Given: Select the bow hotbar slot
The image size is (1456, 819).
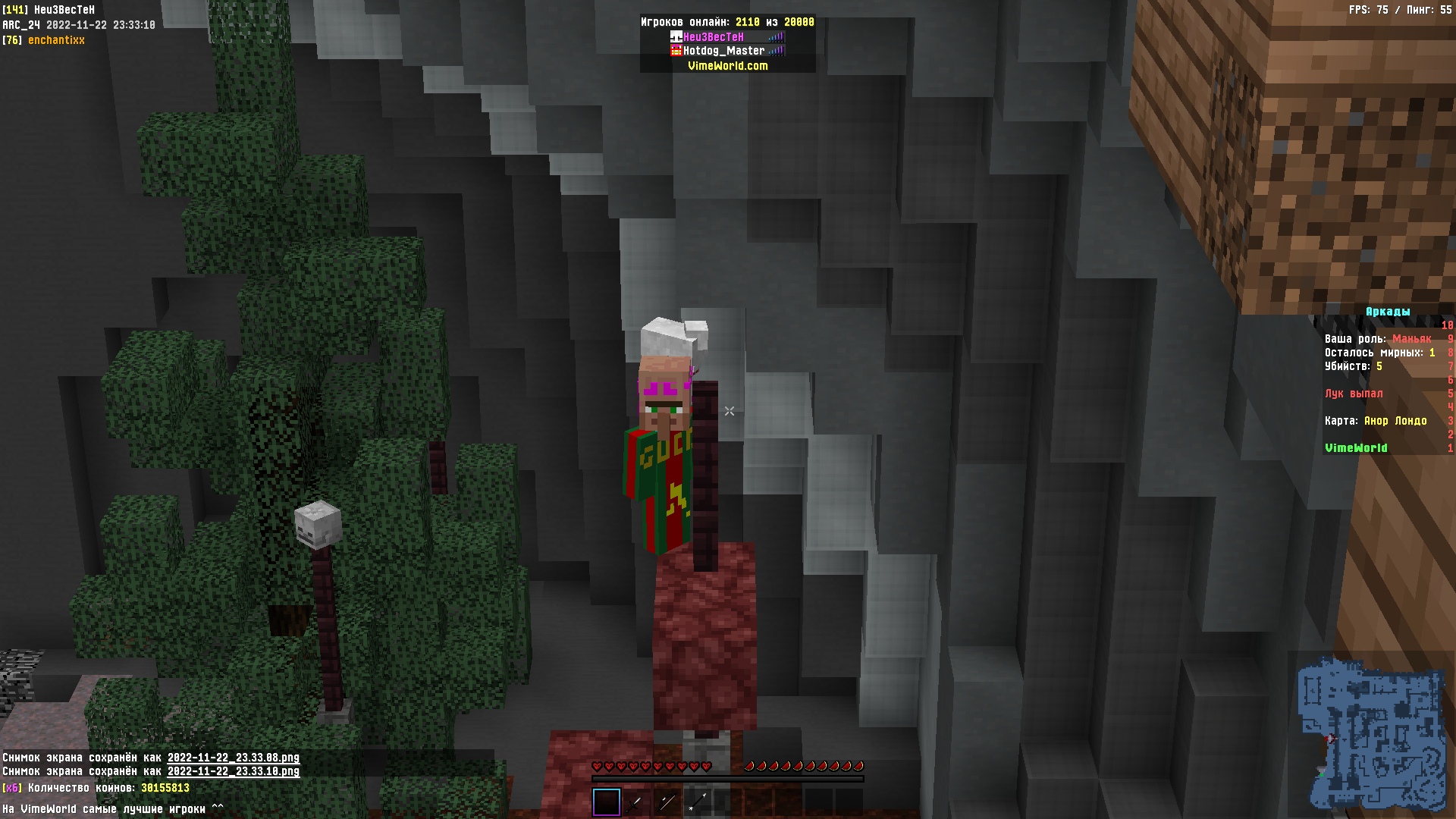Looking at the screenshot, I should pyautogui.click(x=667, y=802).
